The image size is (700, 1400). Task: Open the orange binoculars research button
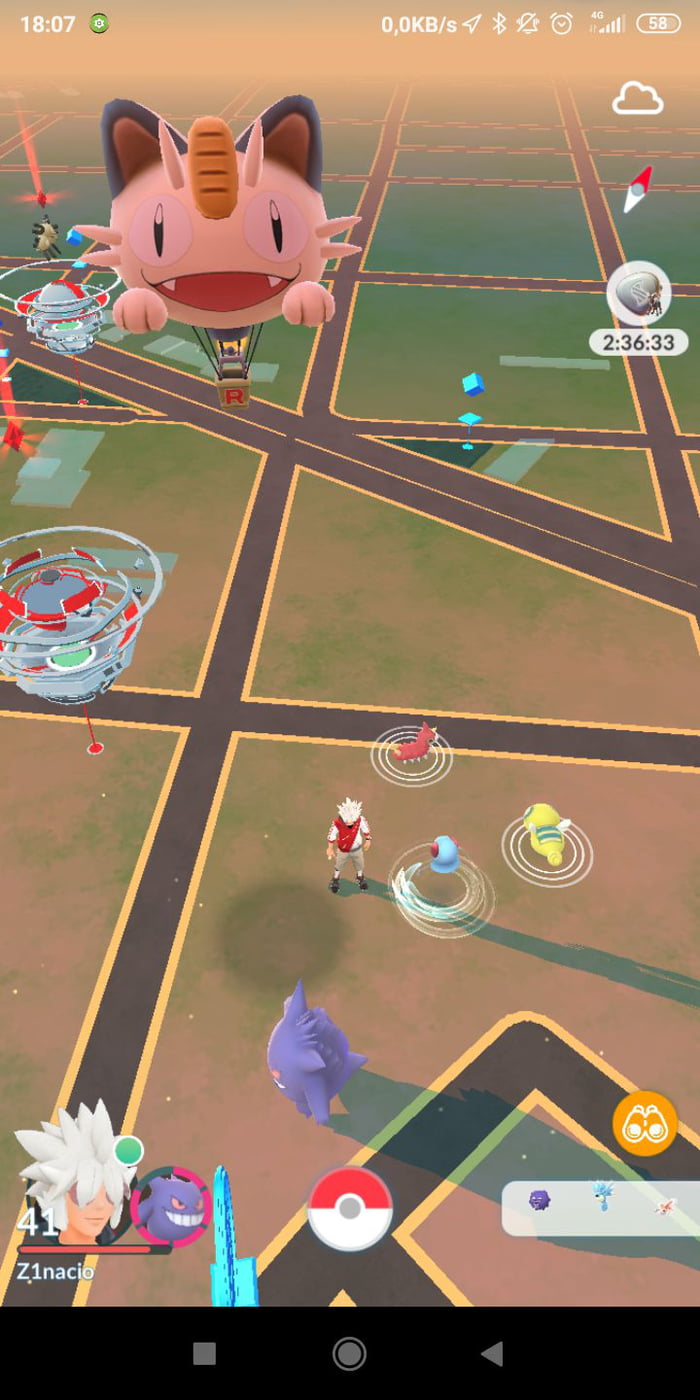[x=645, y=1123]
